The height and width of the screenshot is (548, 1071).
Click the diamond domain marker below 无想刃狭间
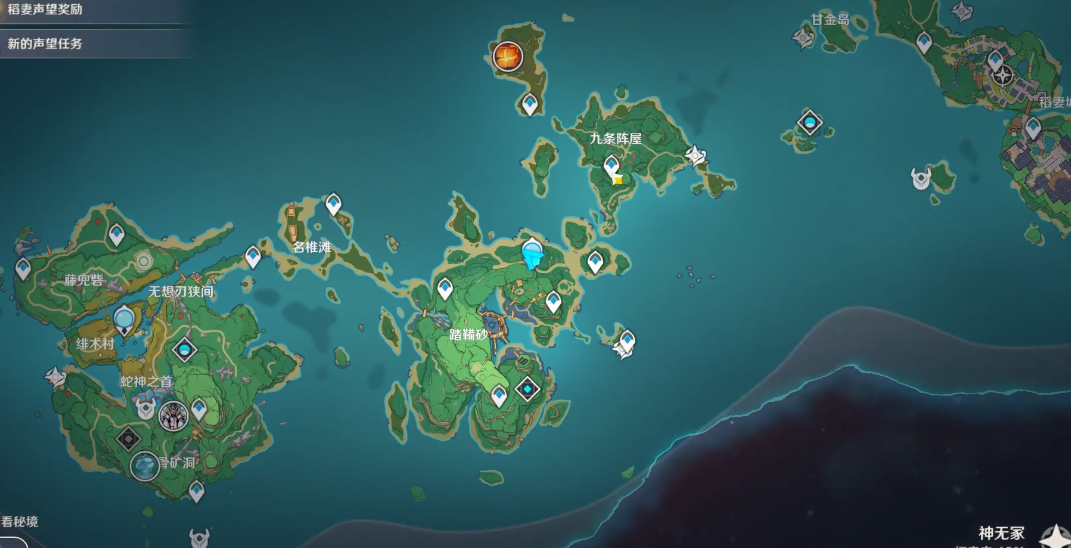pos(184,350)
